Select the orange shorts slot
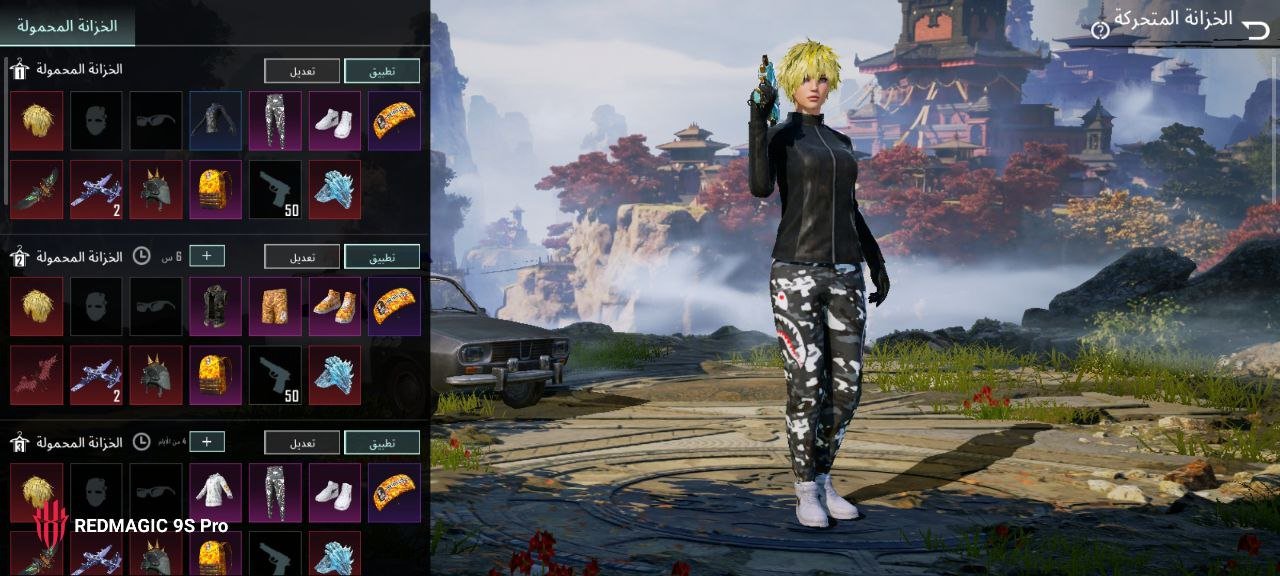Image resolution: width=1280 pixels, height=576 pixels. (x=275, y=306)
